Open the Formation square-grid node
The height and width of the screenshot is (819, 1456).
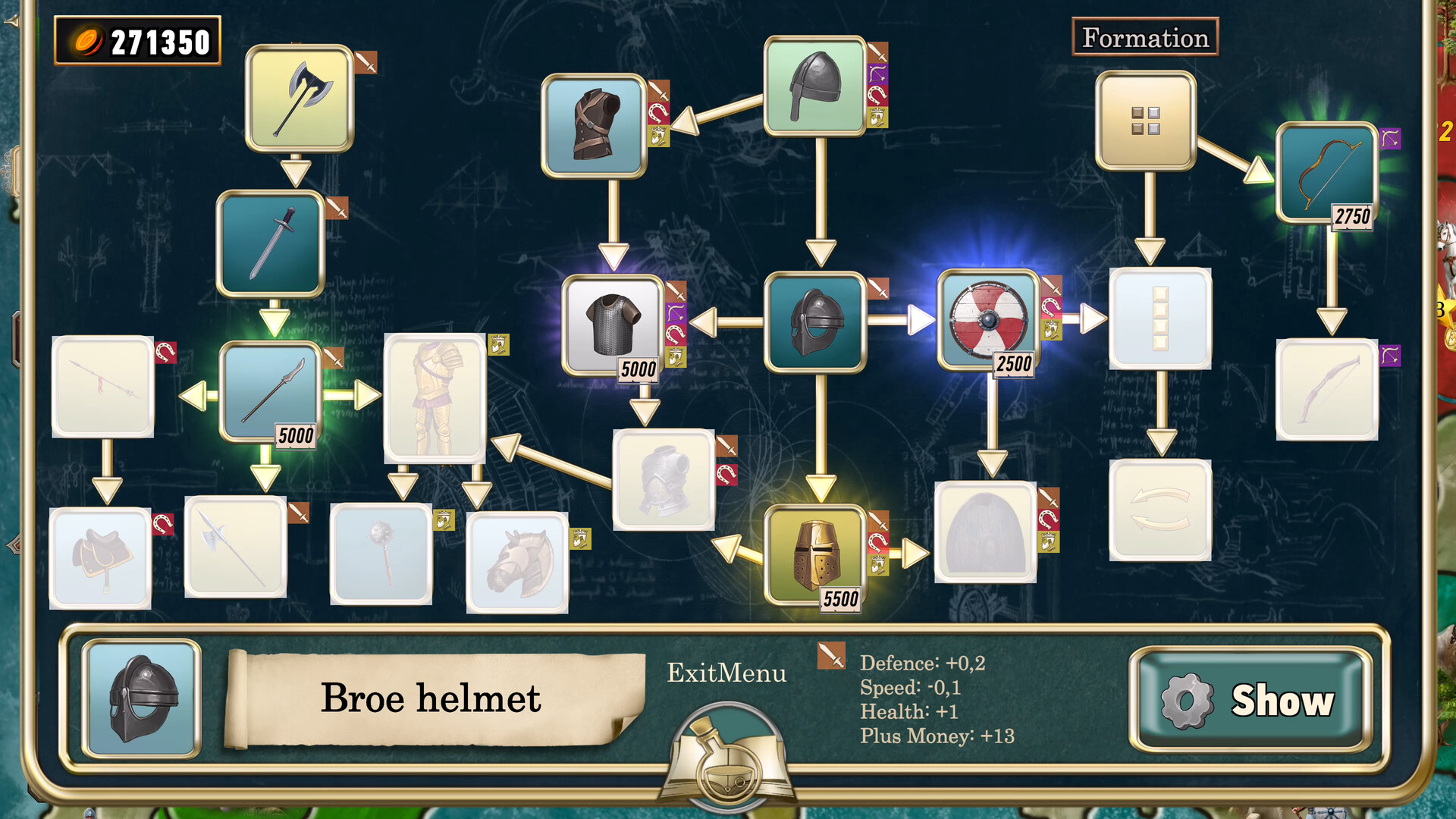click(x=1147, y=121)
